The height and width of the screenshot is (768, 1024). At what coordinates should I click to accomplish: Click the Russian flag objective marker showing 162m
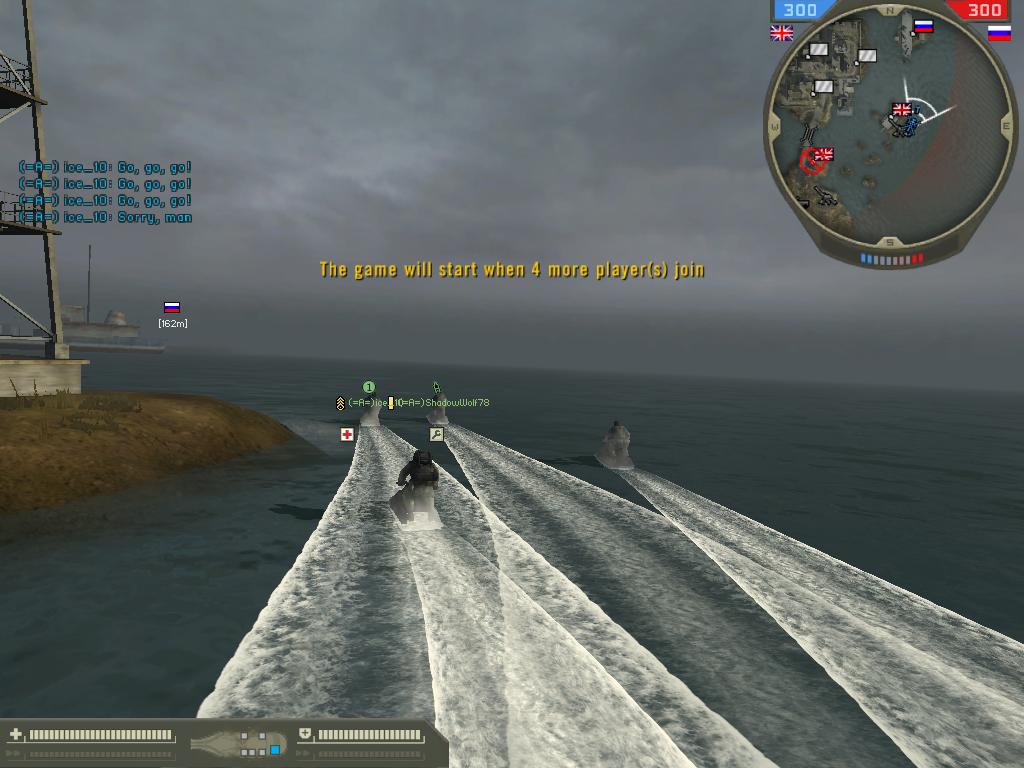click(x=172, y=308)
